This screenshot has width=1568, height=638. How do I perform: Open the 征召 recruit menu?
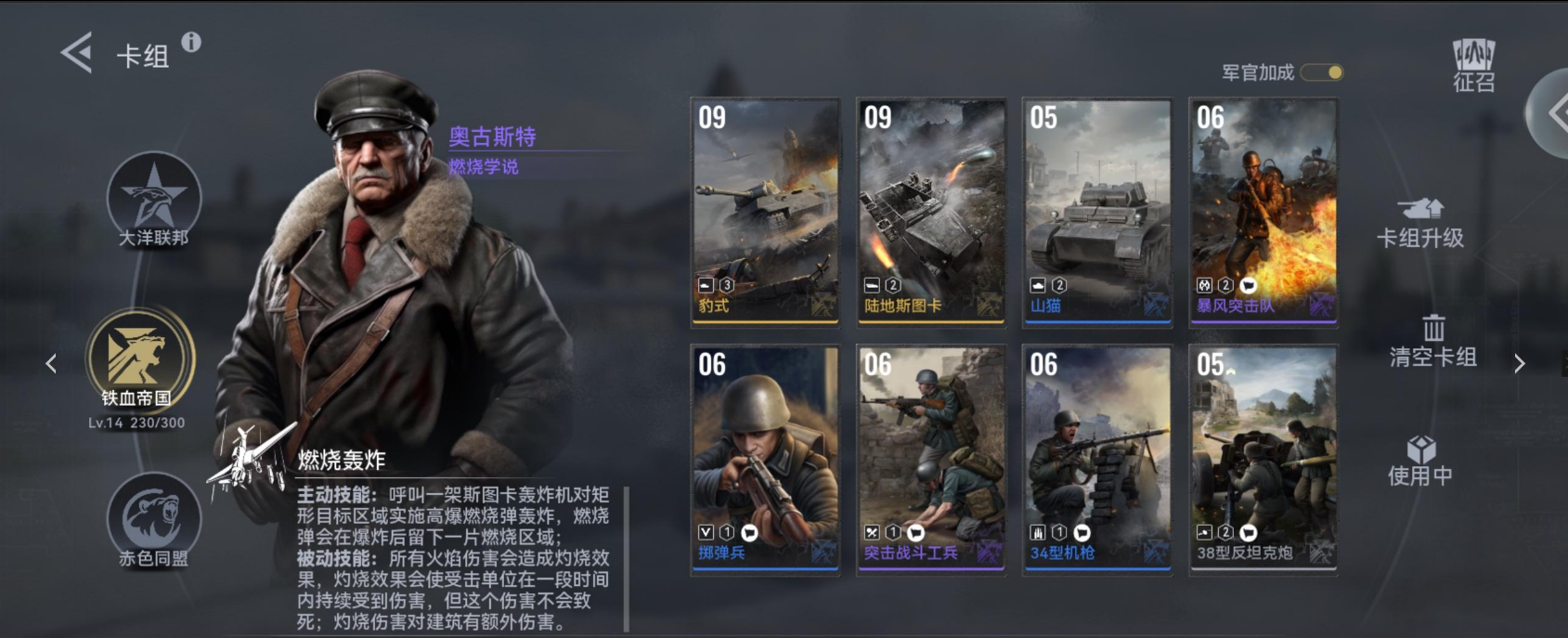click(x=1473, y=65)
